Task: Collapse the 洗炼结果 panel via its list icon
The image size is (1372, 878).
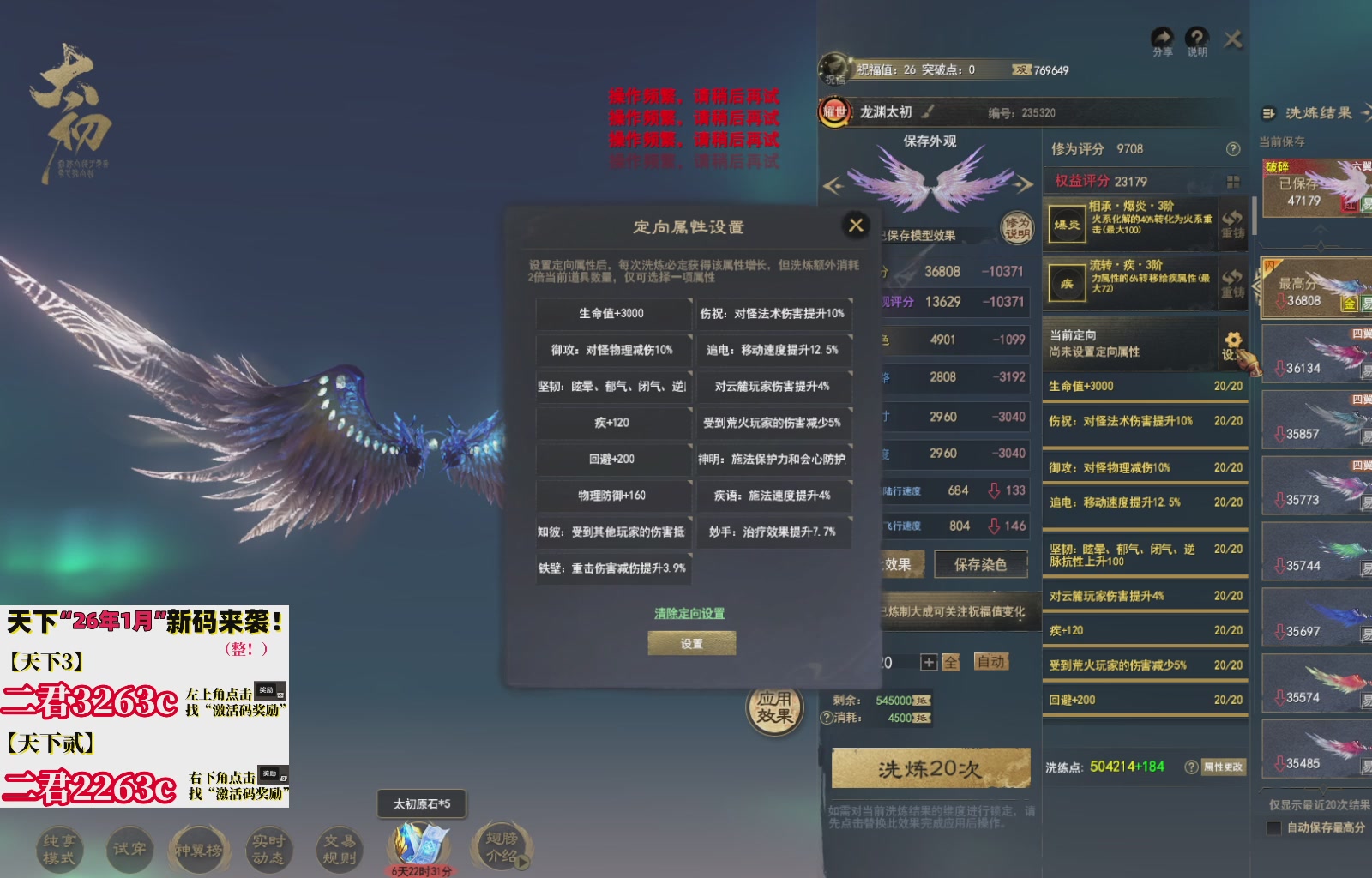Action: coord(1267,113)
